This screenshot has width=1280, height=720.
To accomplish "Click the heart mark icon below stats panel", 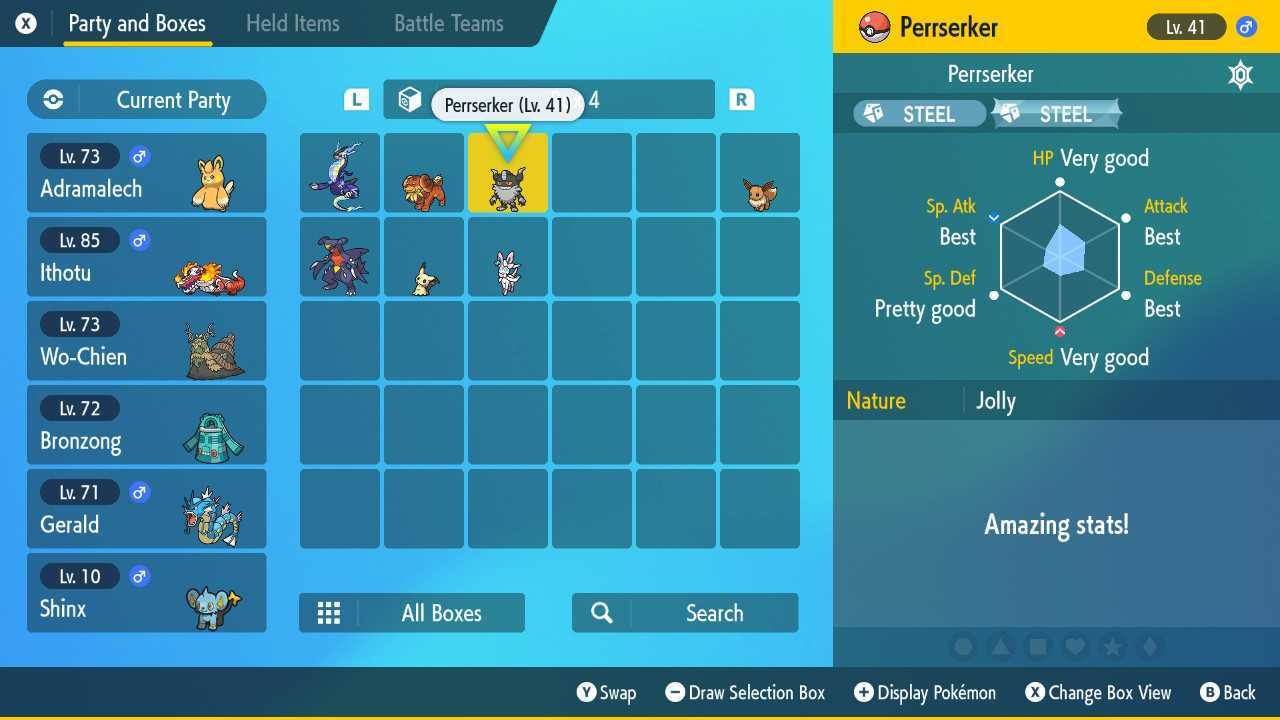I will click(x=1077, y=647).
